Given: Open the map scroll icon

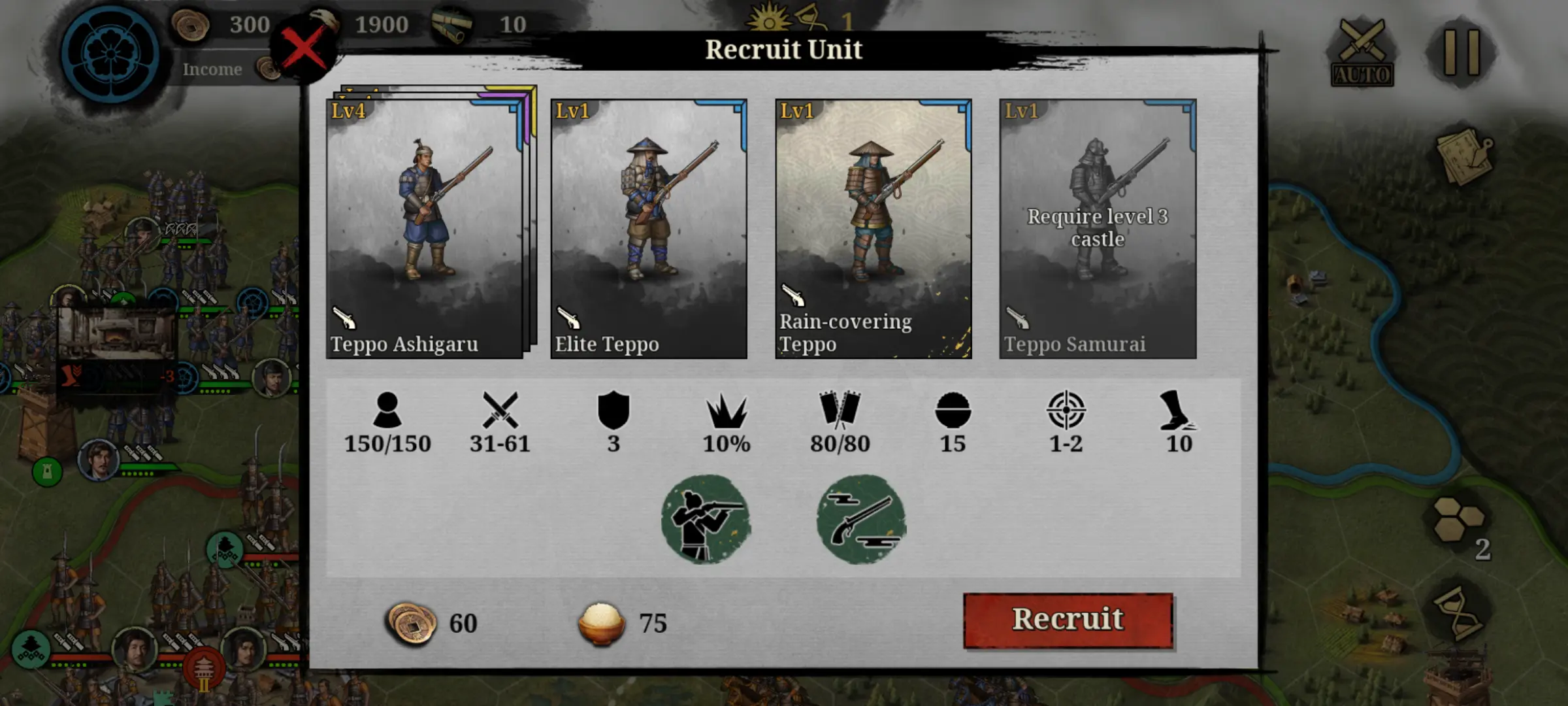Looking at the screenshot, I should [1463, 156].
